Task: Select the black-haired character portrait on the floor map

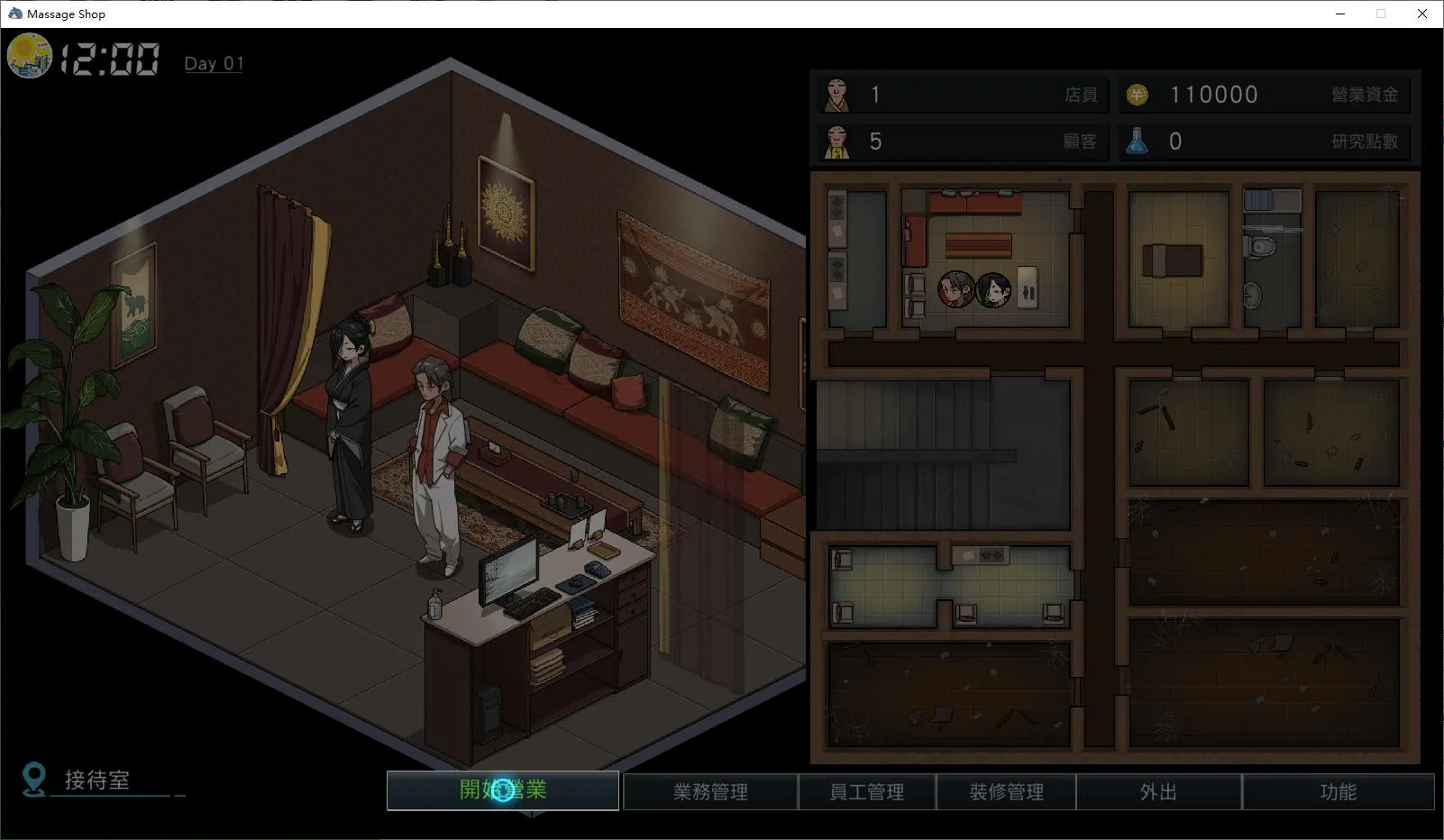Action: (993, 289)
